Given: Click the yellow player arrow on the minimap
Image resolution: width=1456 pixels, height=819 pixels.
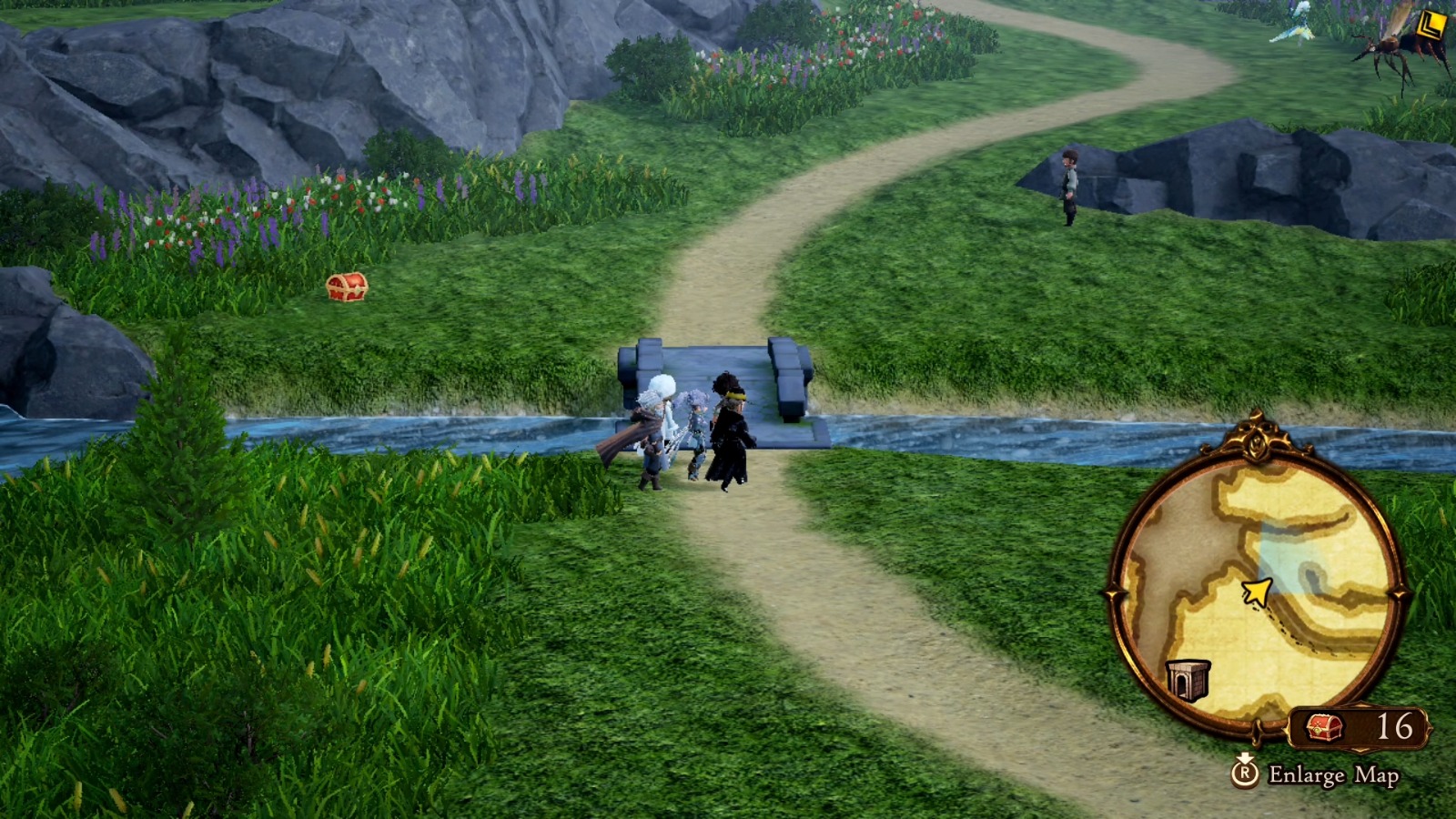Looking at the screenshot, I should (1256, 591).
